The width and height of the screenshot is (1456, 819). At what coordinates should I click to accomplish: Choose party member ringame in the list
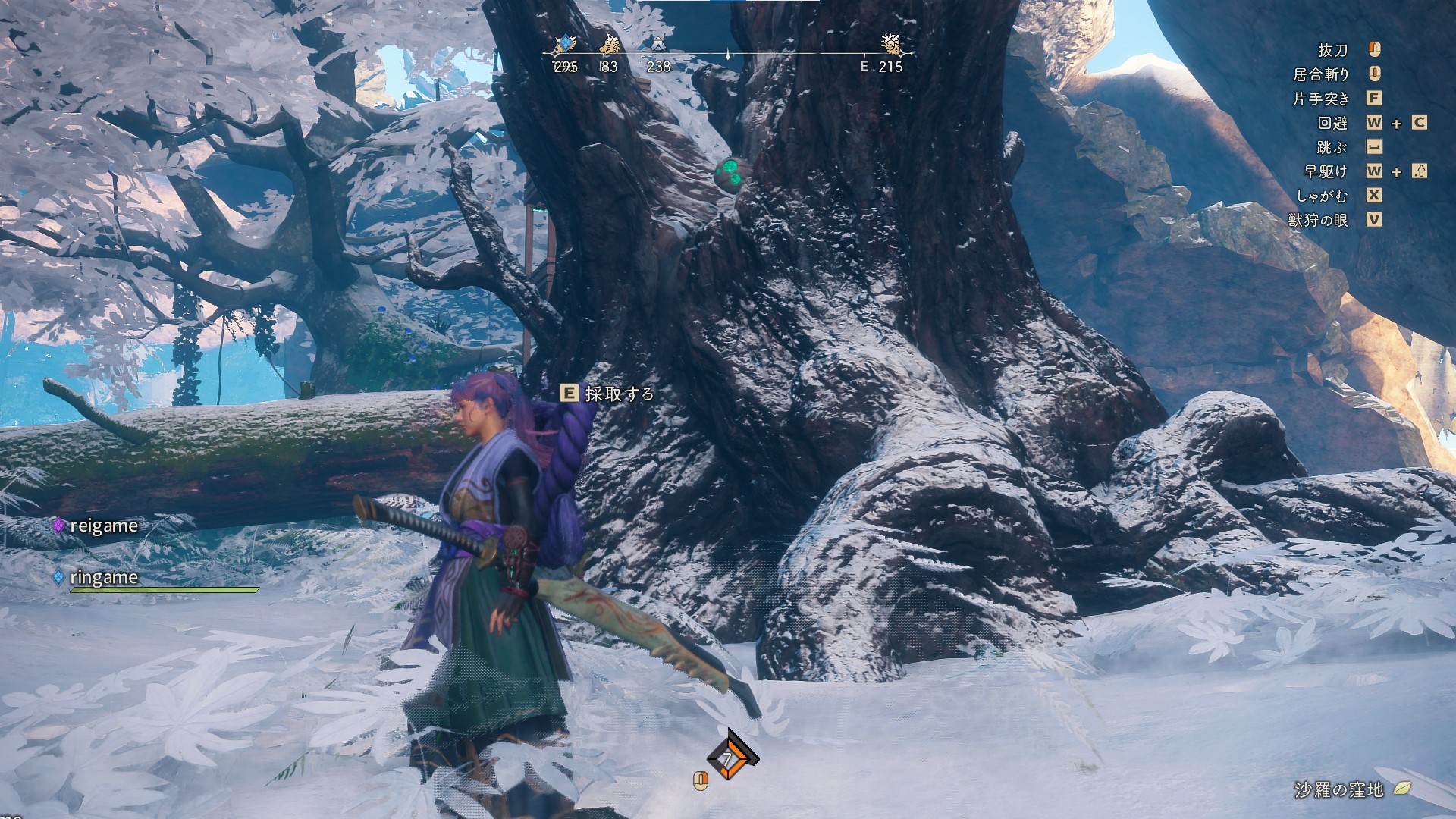(103, 577)
